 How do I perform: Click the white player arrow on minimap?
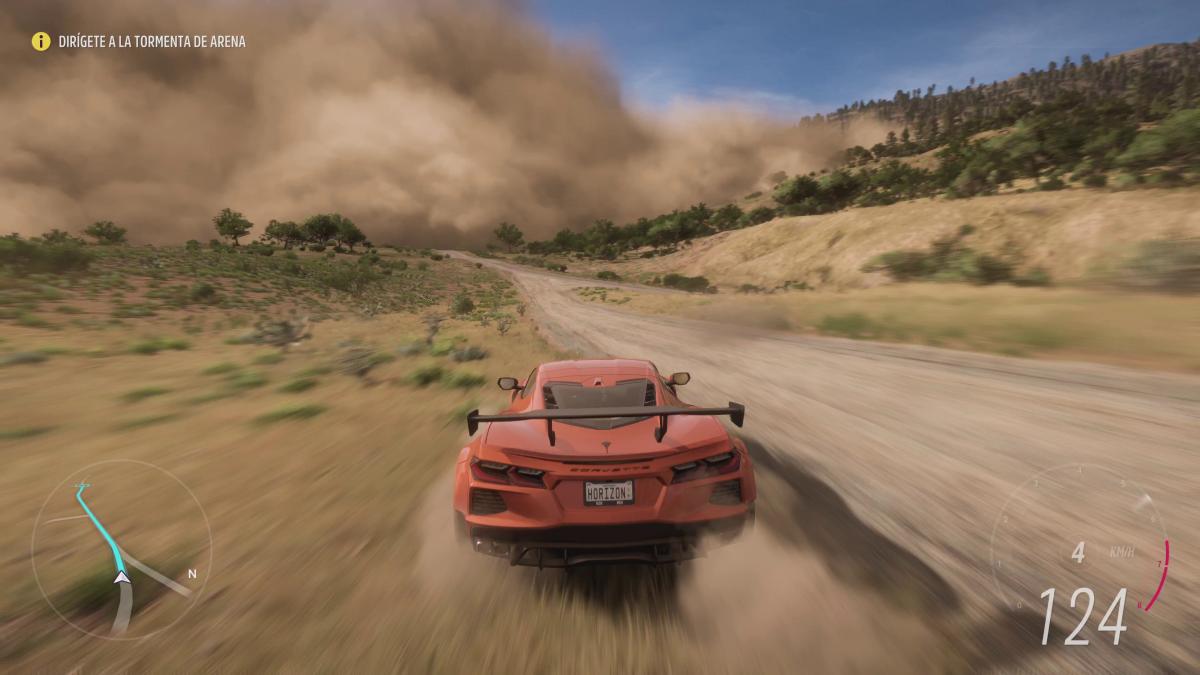click(121, 576)
